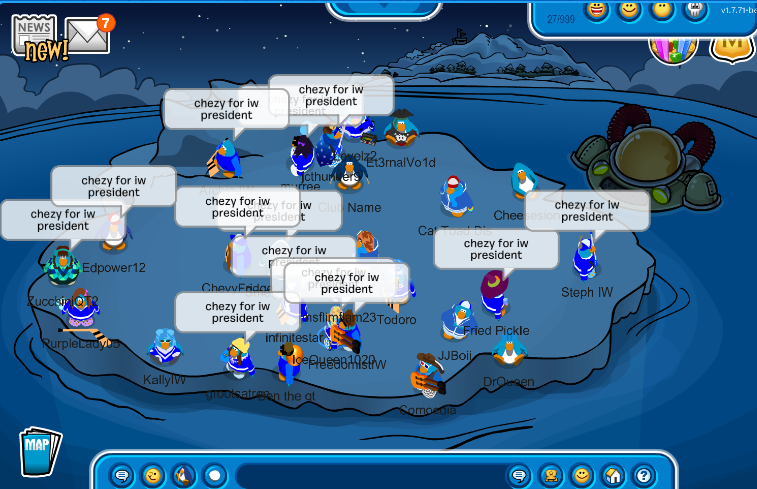Go to your igloo with house icon

tap(612, 475)
